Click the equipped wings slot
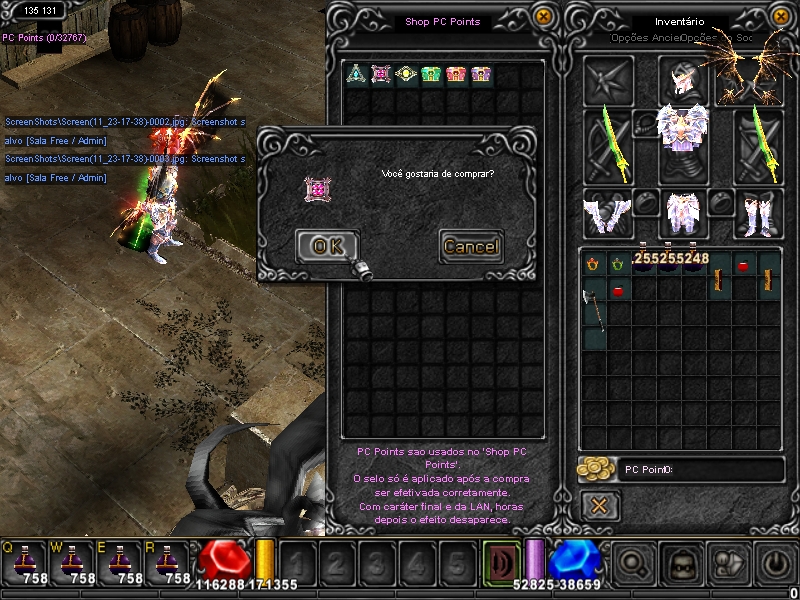The height and width of the screenshot is (600, 800). [x=752, y=79]
